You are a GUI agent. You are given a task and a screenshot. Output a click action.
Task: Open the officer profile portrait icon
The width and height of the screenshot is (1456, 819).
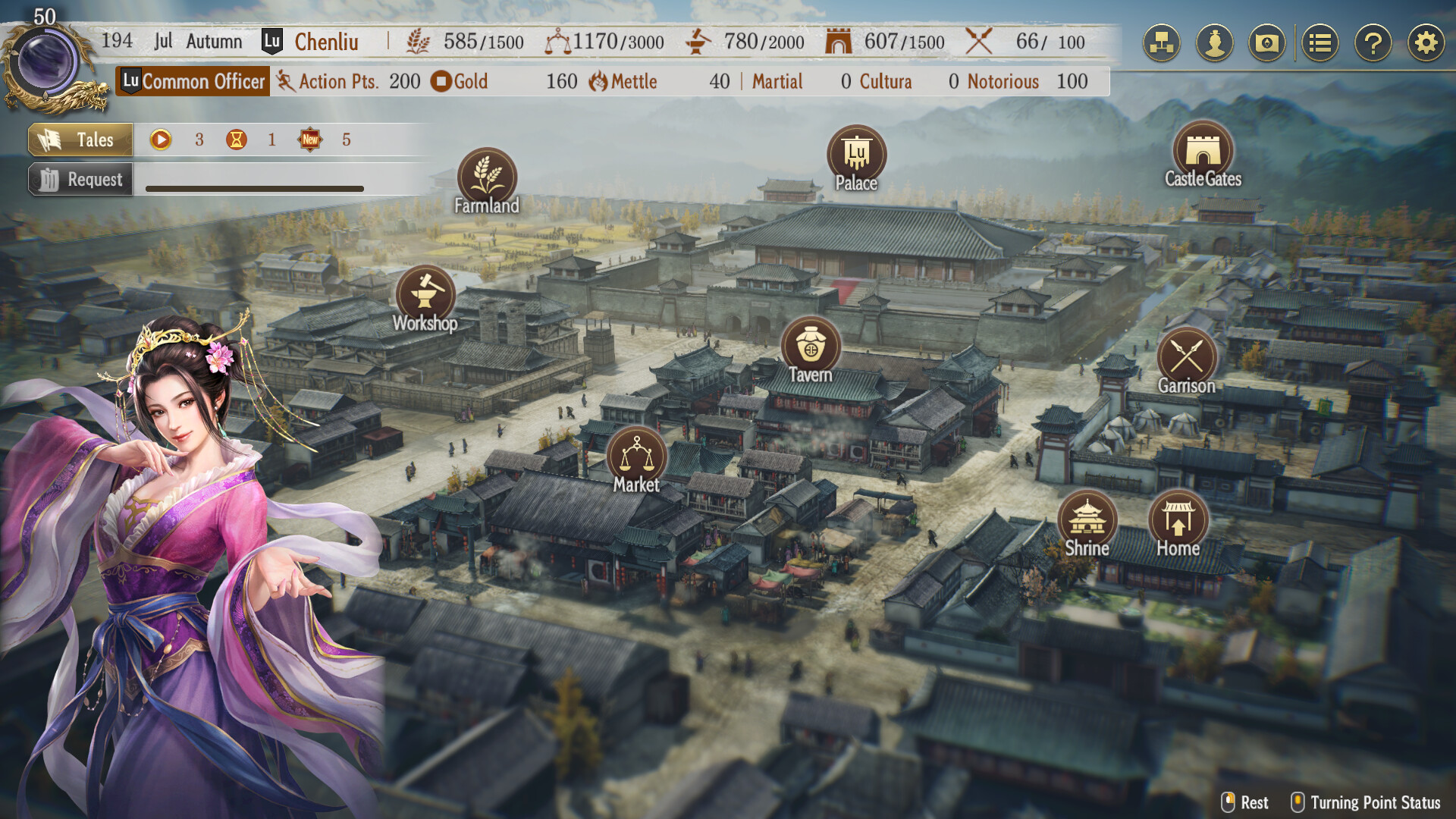[1214, 42]
